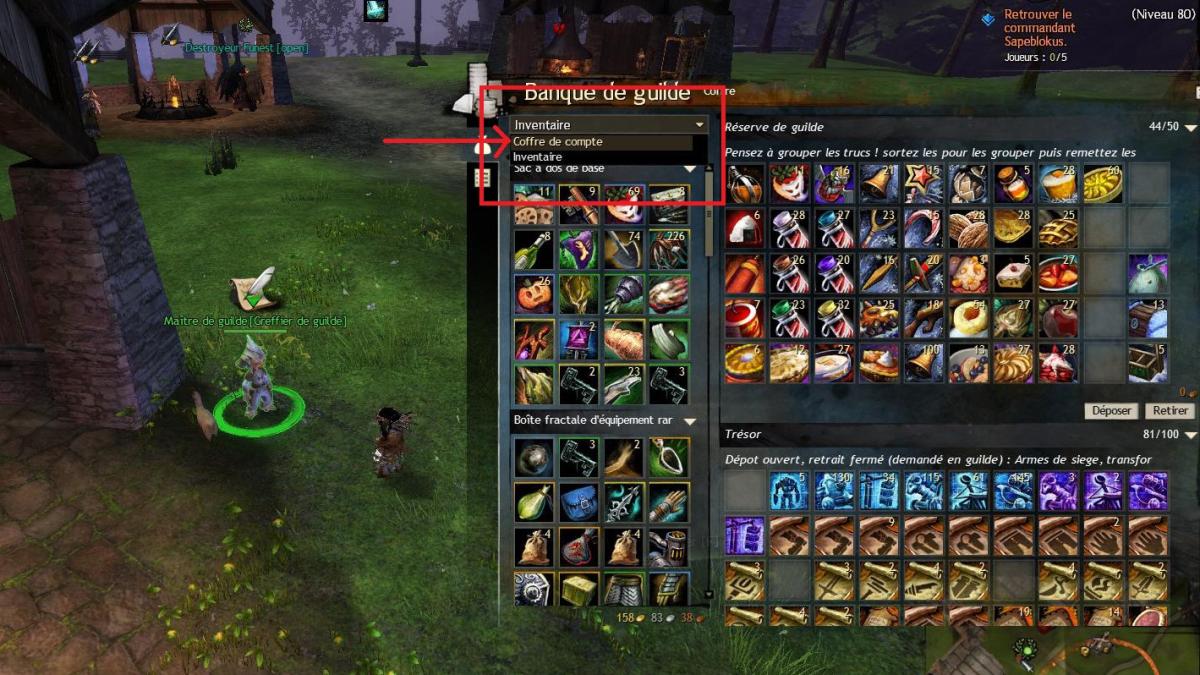Collapse the Boîte fractale d'équipement bag
Screen dimensions: 1200x675
pyautogui.click(x=689, y=421)
